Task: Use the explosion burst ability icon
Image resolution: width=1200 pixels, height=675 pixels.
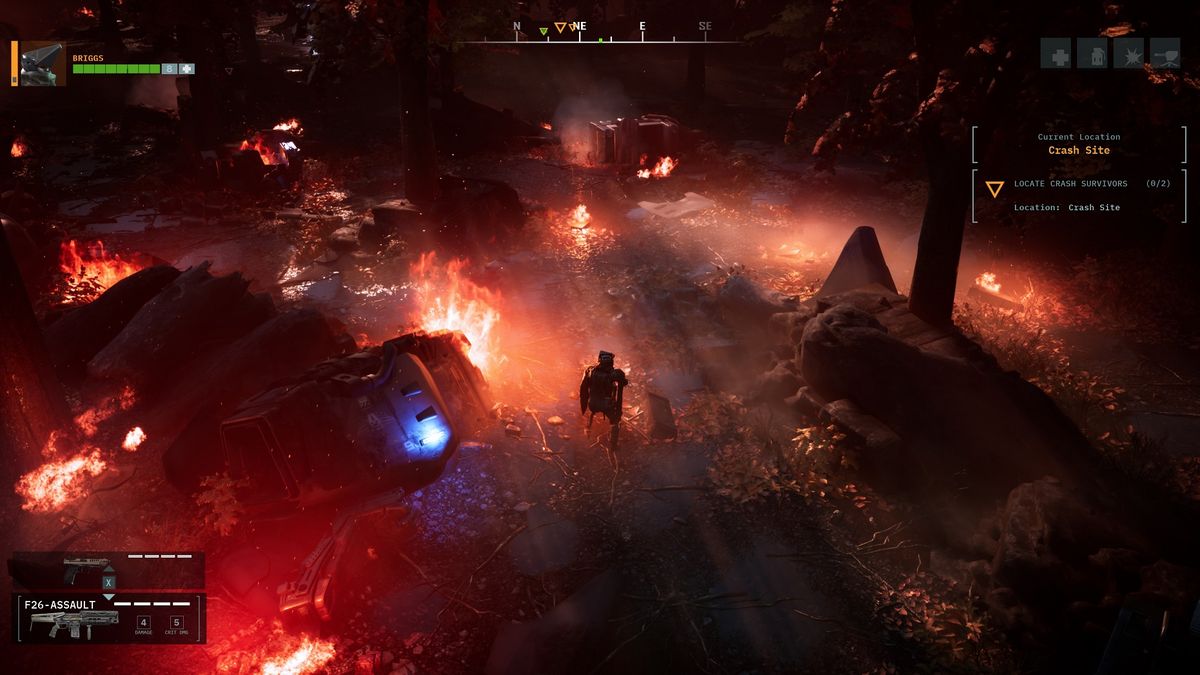Action: click(1129, 54)
